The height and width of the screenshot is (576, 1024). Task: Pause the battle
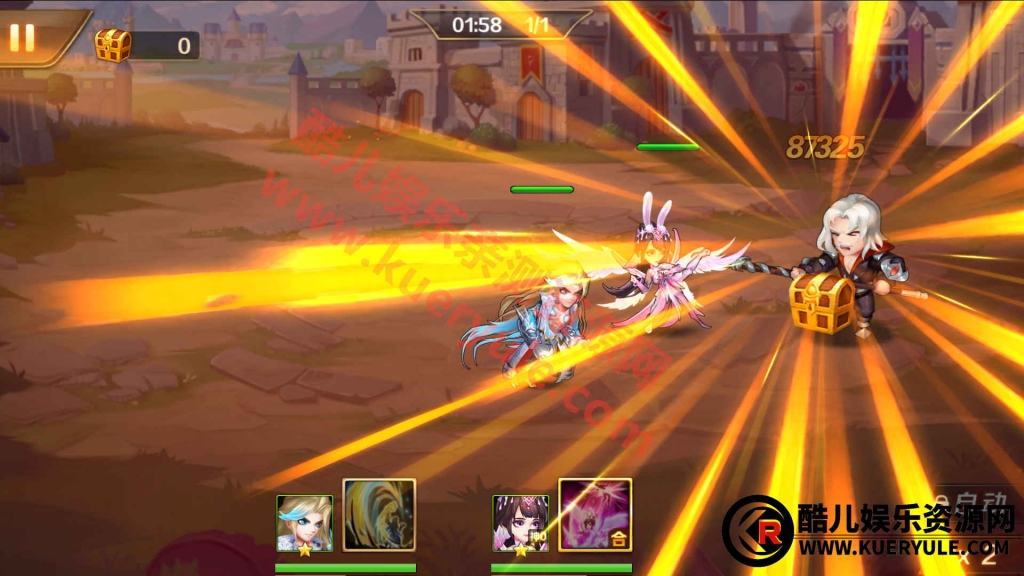point(22,37)
